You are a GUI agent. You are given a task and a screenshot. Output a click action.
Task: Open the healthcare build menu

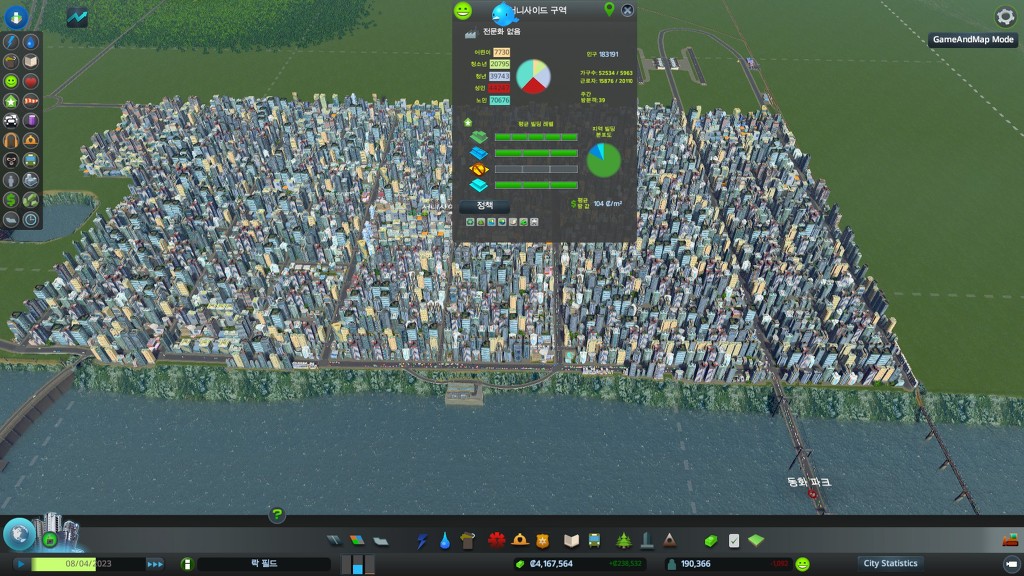[x=497, y=541]
